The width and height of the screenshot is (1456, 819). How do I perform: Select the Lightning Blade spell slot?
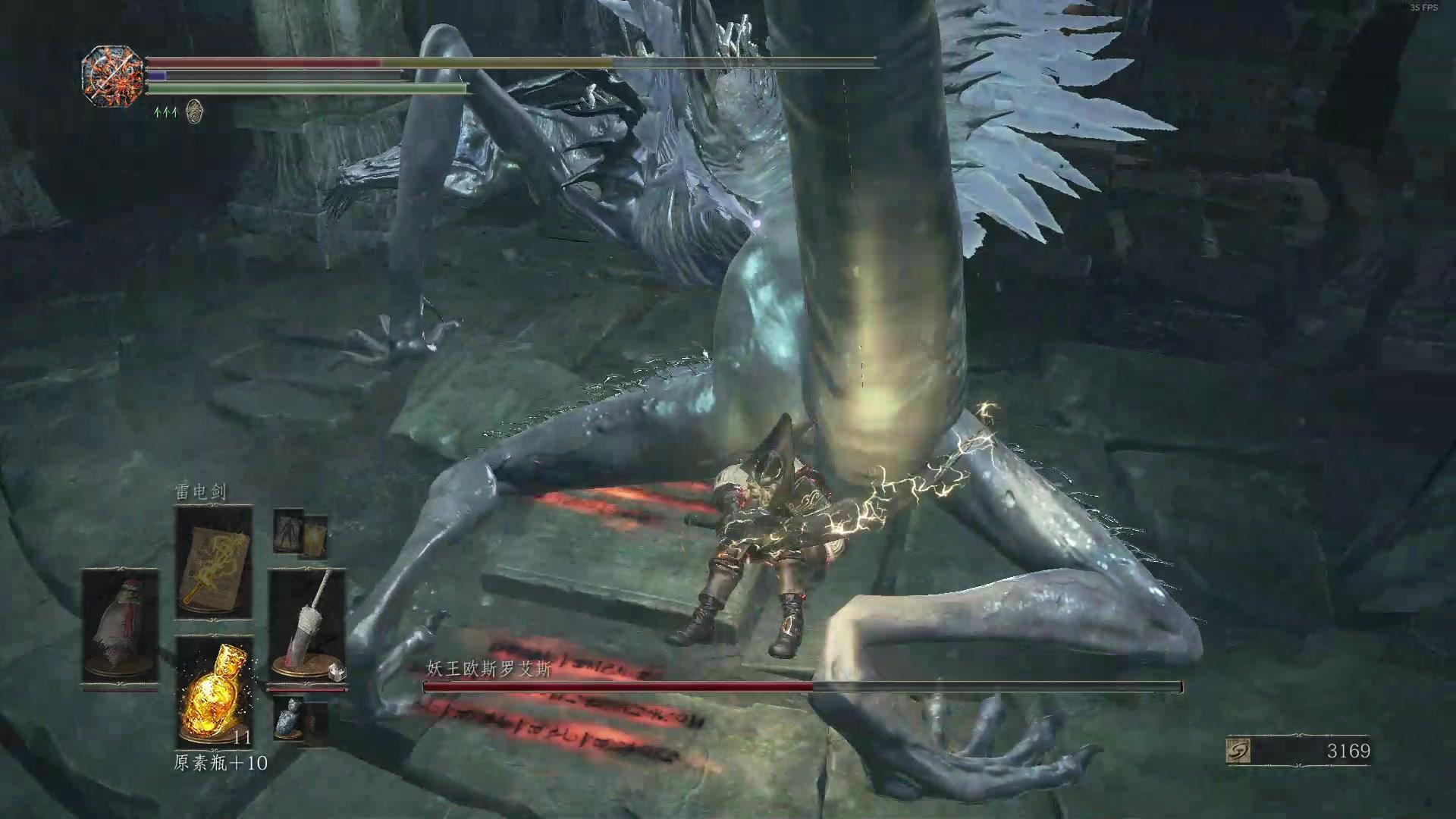(x=213, y=563)
